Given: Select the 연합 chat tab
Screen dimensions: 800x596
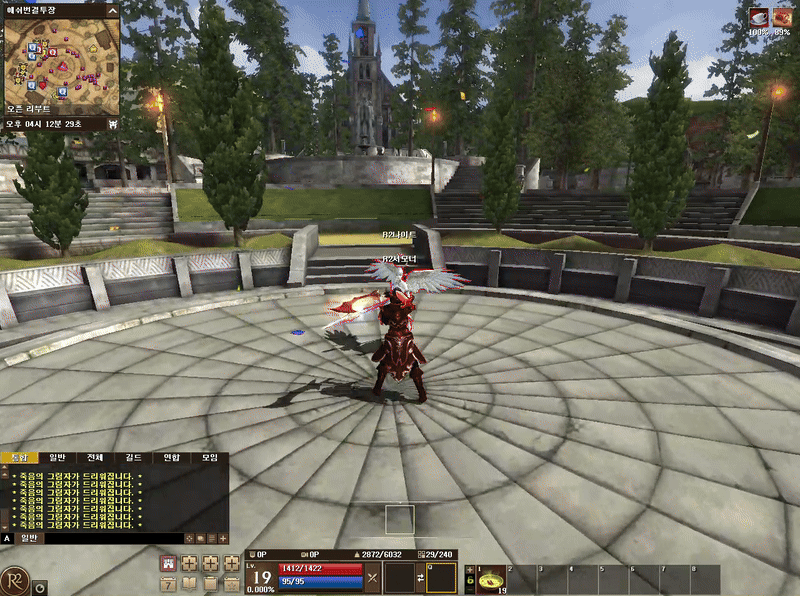Looking at the screenshot, I should (171, 457).
